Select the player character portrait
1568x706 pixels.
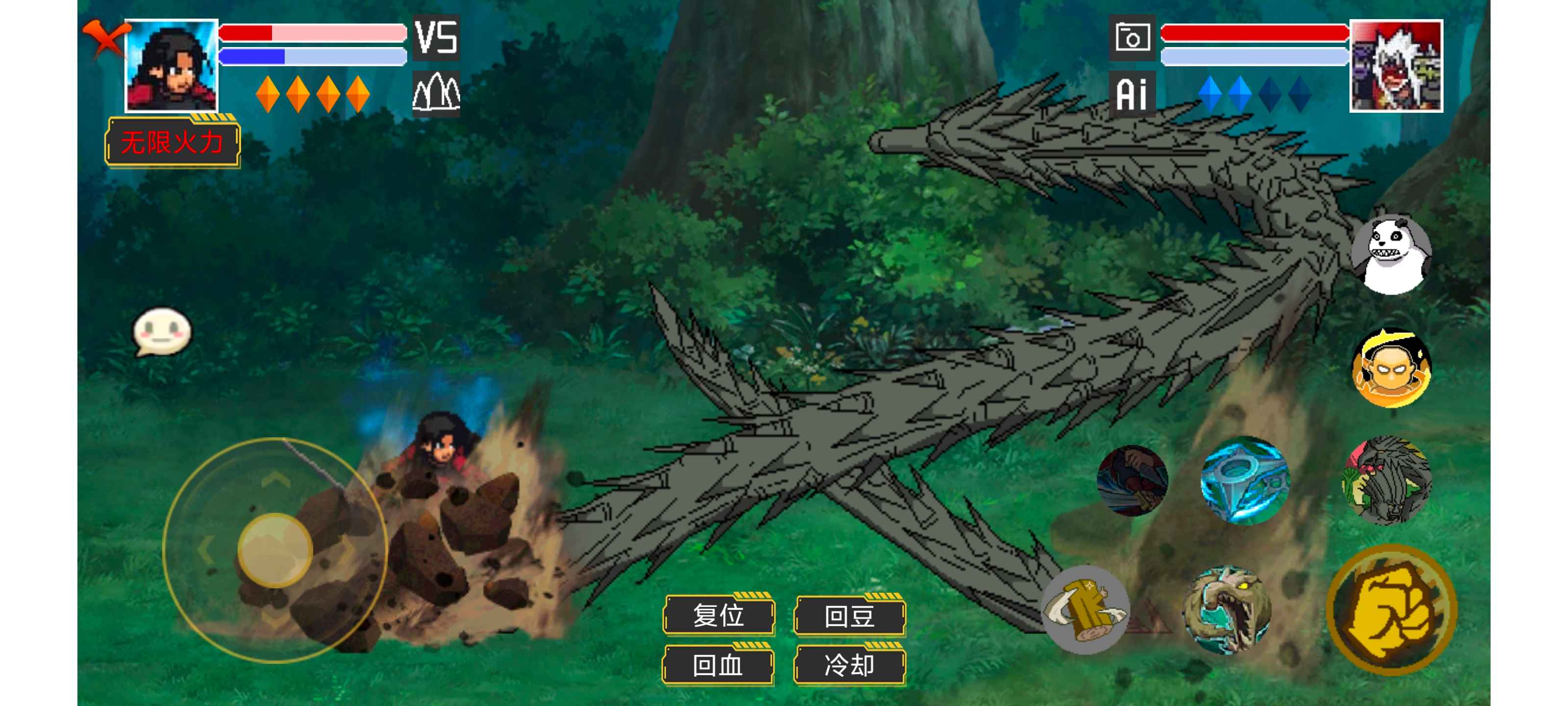[x=171, y=66]
